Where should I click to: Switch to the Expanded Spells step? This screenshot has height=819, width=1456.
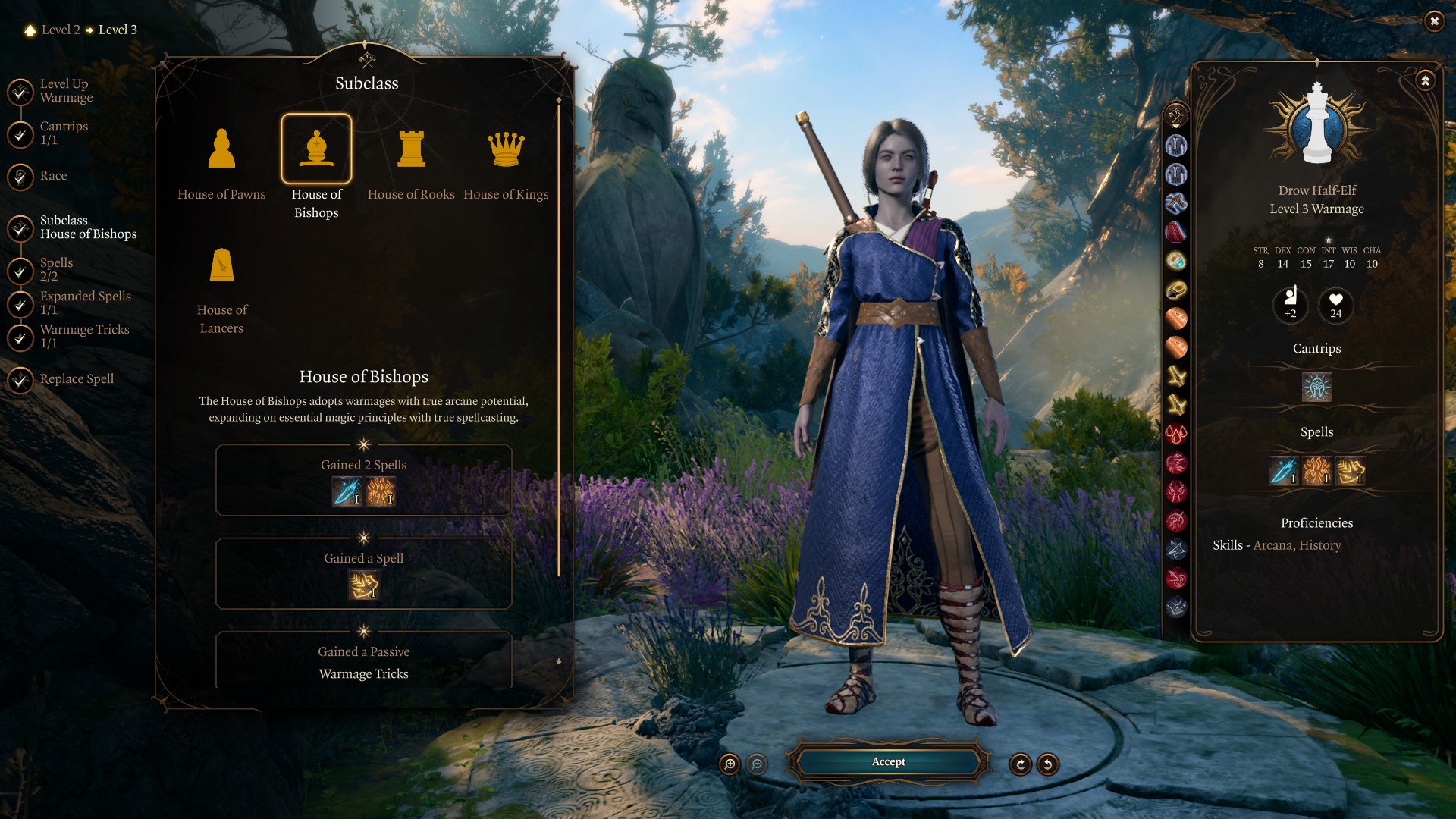(x=85, y=303)
